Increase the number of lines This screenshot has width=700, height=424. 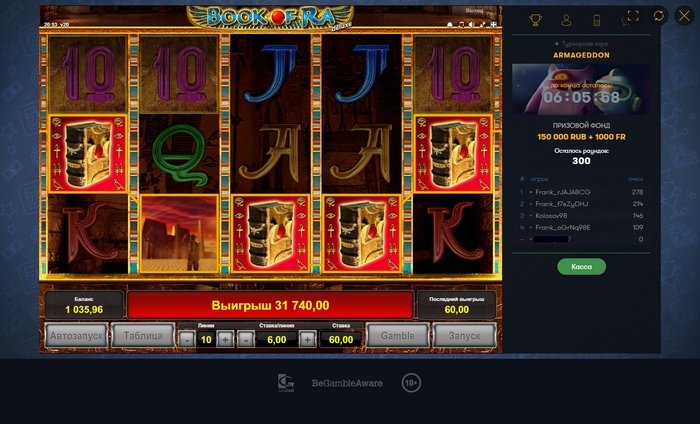tap(225, 339)
